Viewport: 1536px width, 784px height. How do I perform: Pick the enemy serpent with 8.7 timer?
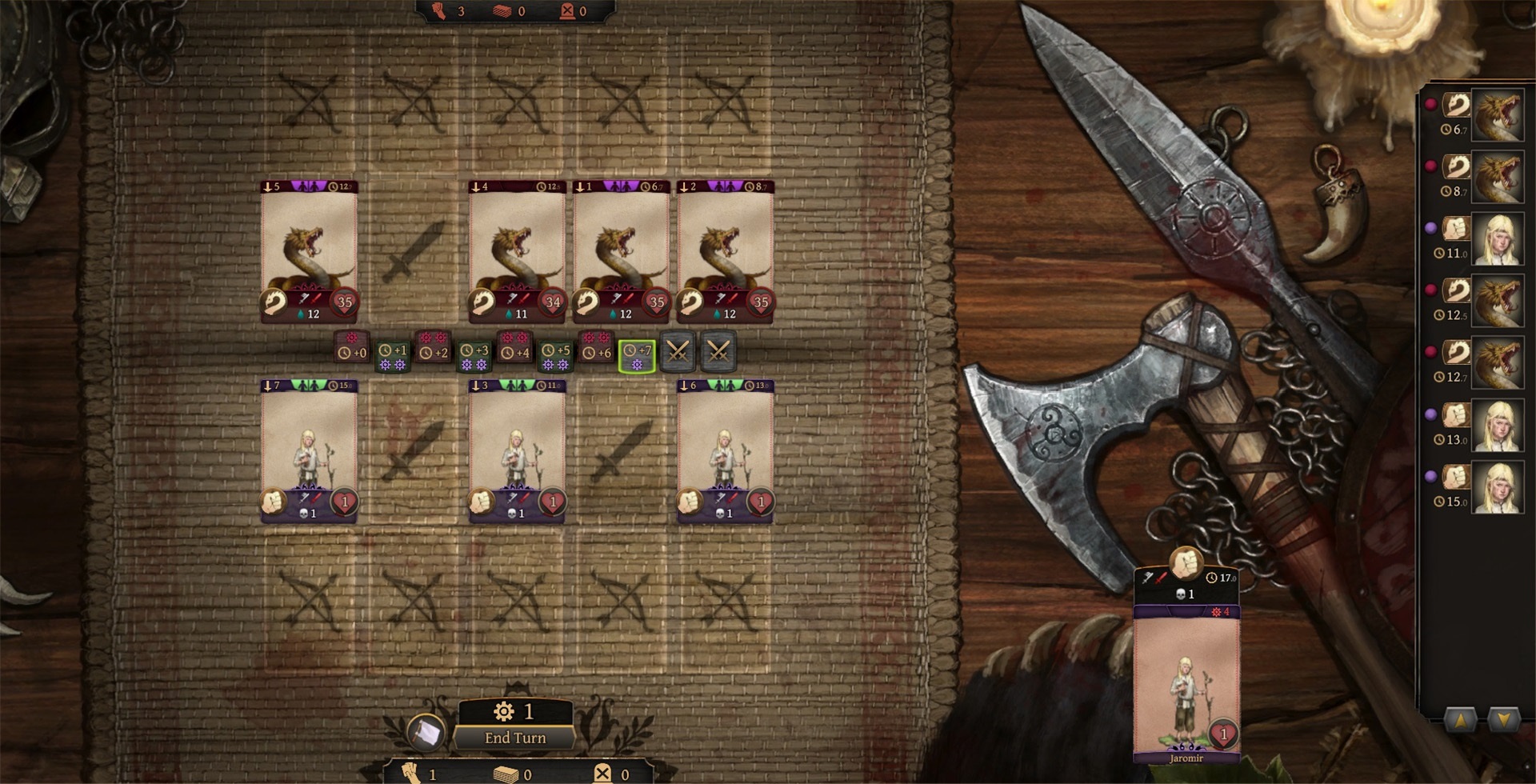[x=725, y=252]
